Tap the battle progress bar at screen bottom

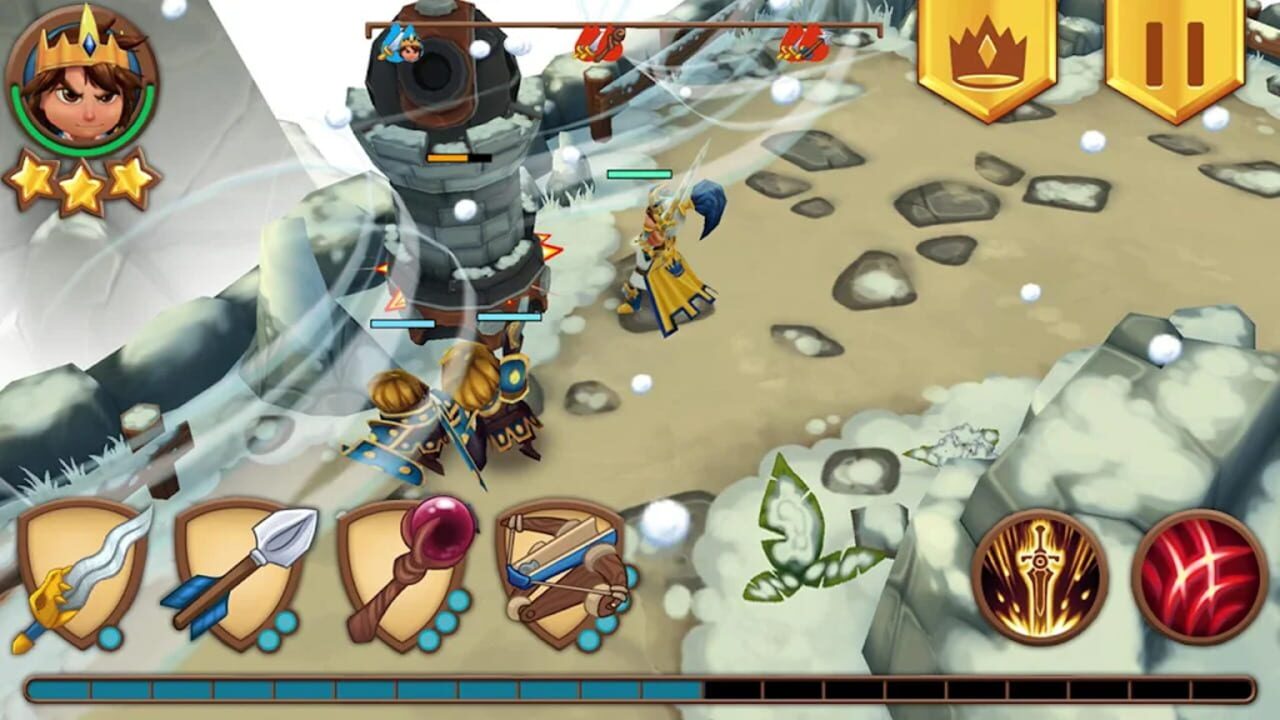pos(640,688)
